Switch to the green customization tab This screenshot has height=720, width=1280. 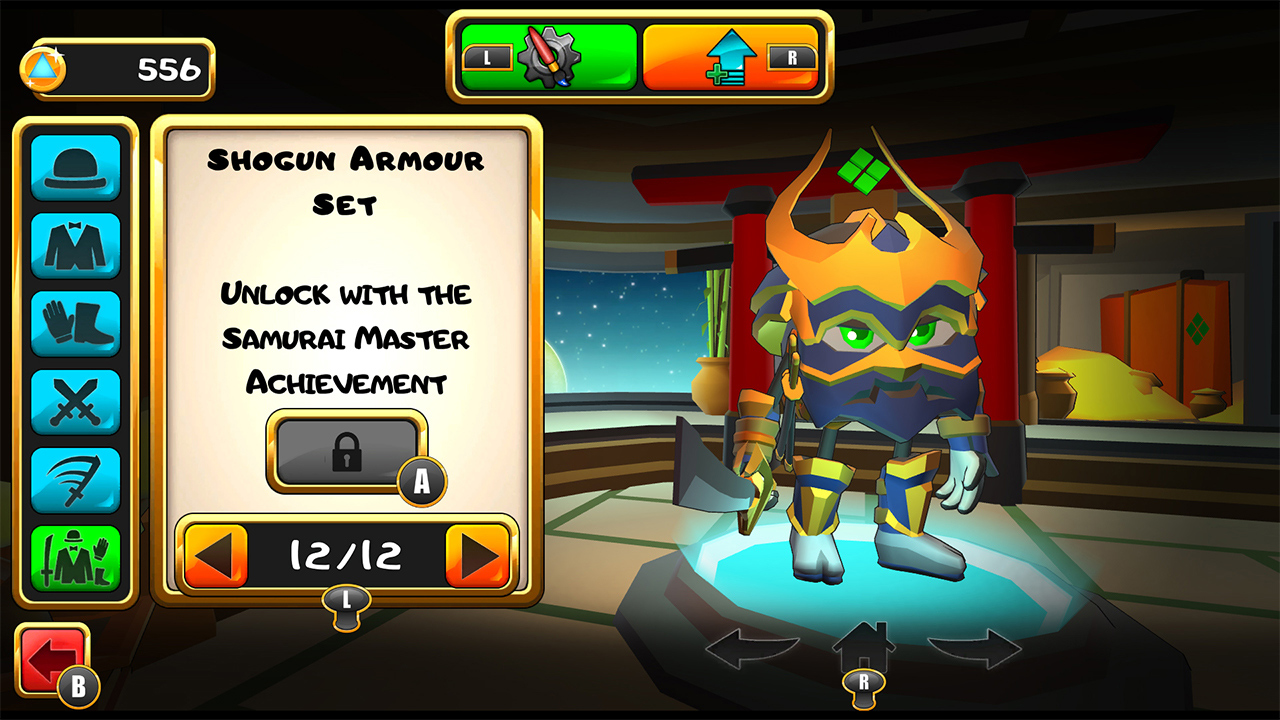pos(549,57)
